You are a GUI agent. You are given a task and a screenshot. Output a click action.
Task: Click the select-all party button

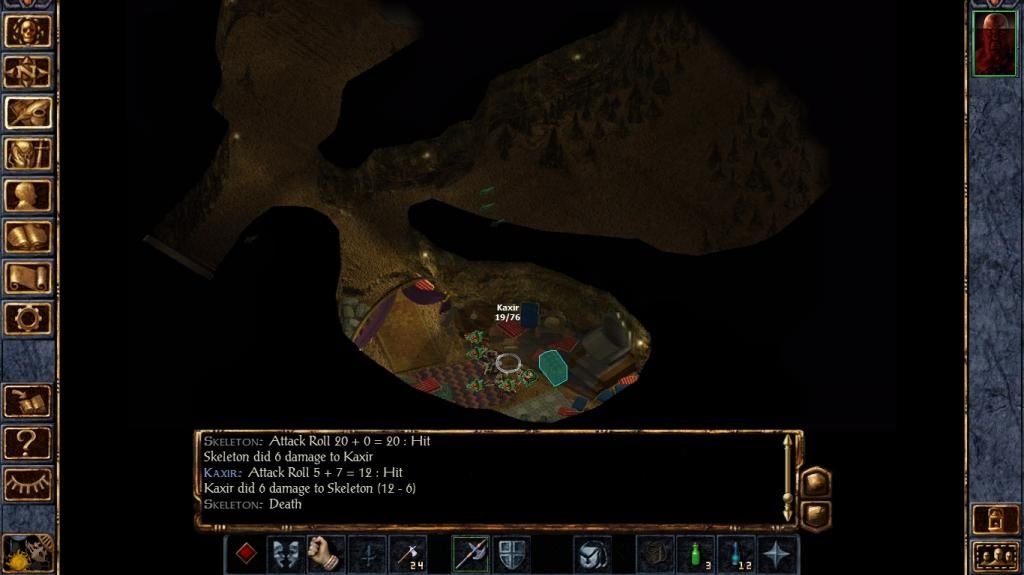(x=994, y=555)
